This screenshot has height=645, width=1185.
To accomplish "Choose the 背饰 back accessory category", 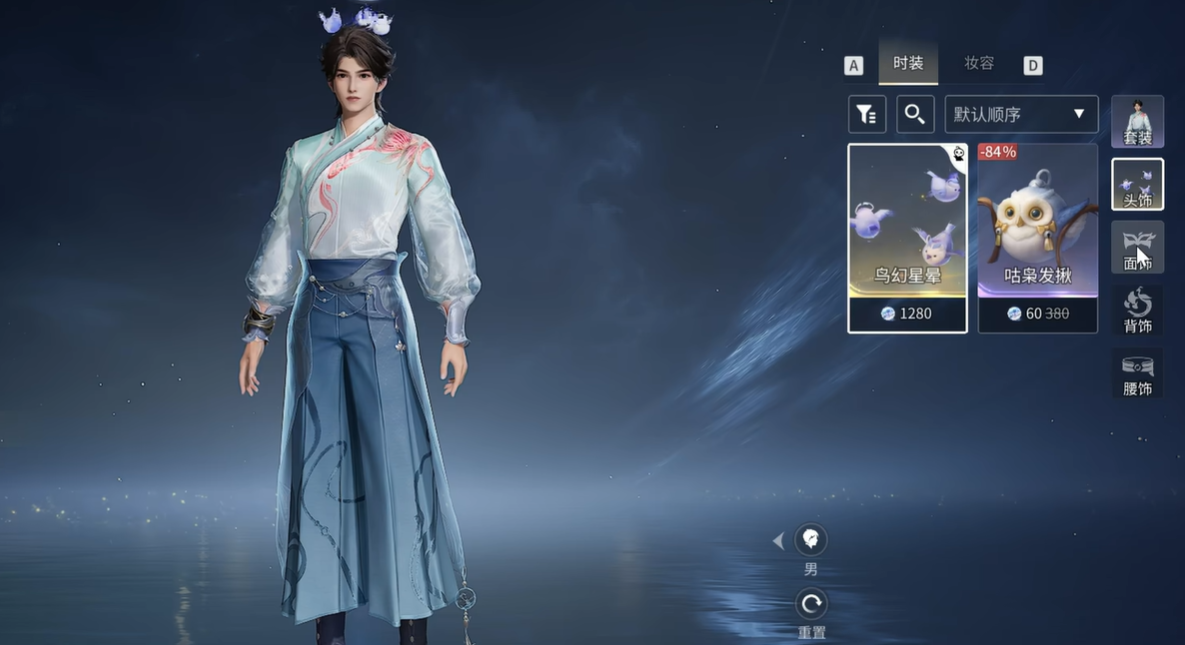I will pyautogui.click(x=1137, y=310).
